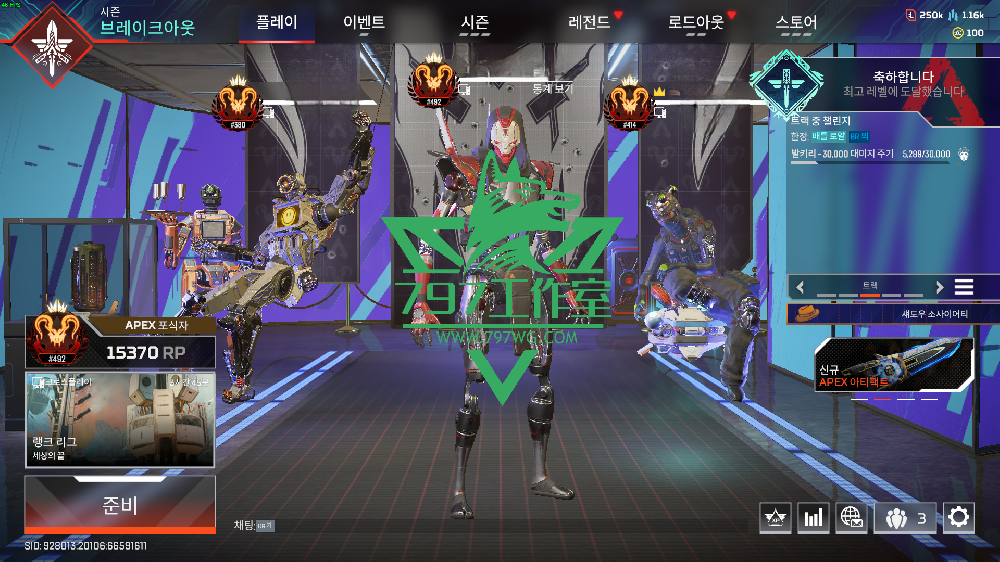Open the settings gear menu

[x=959, y=516]
